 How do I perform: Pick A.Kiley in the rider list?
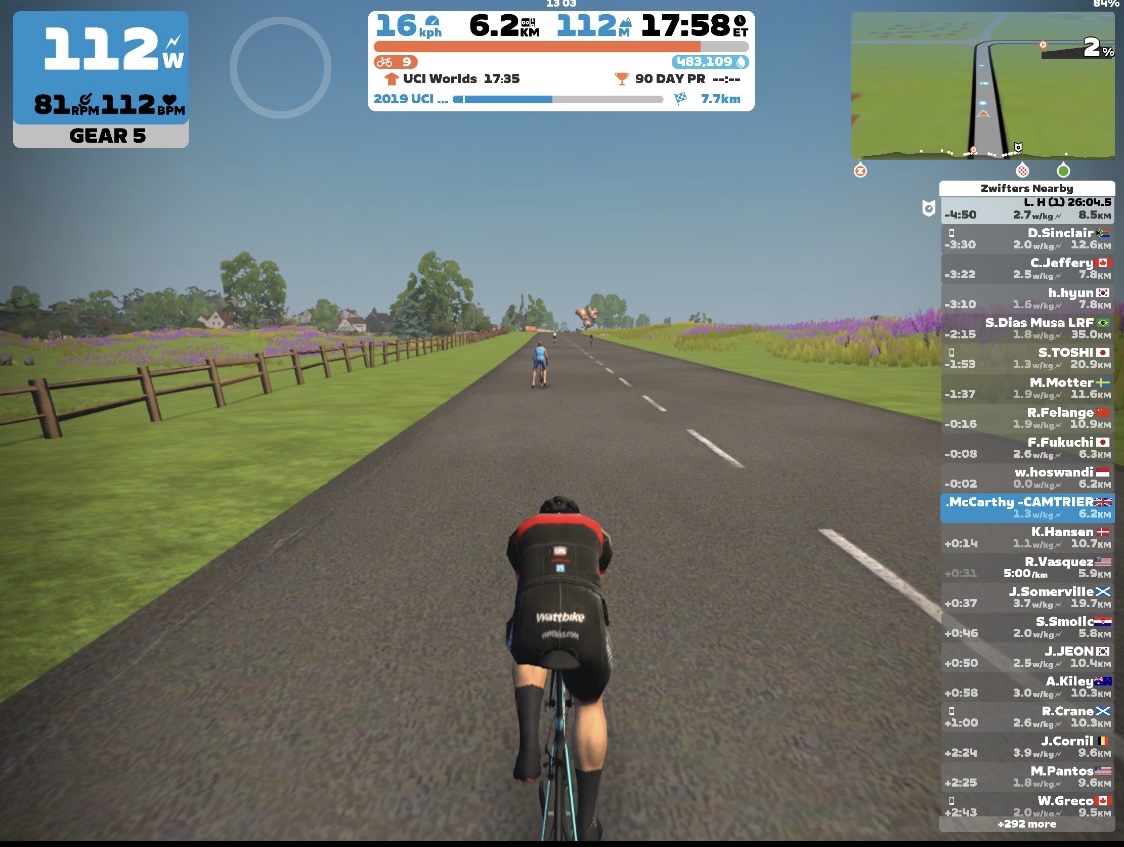tap(1027, 688)
